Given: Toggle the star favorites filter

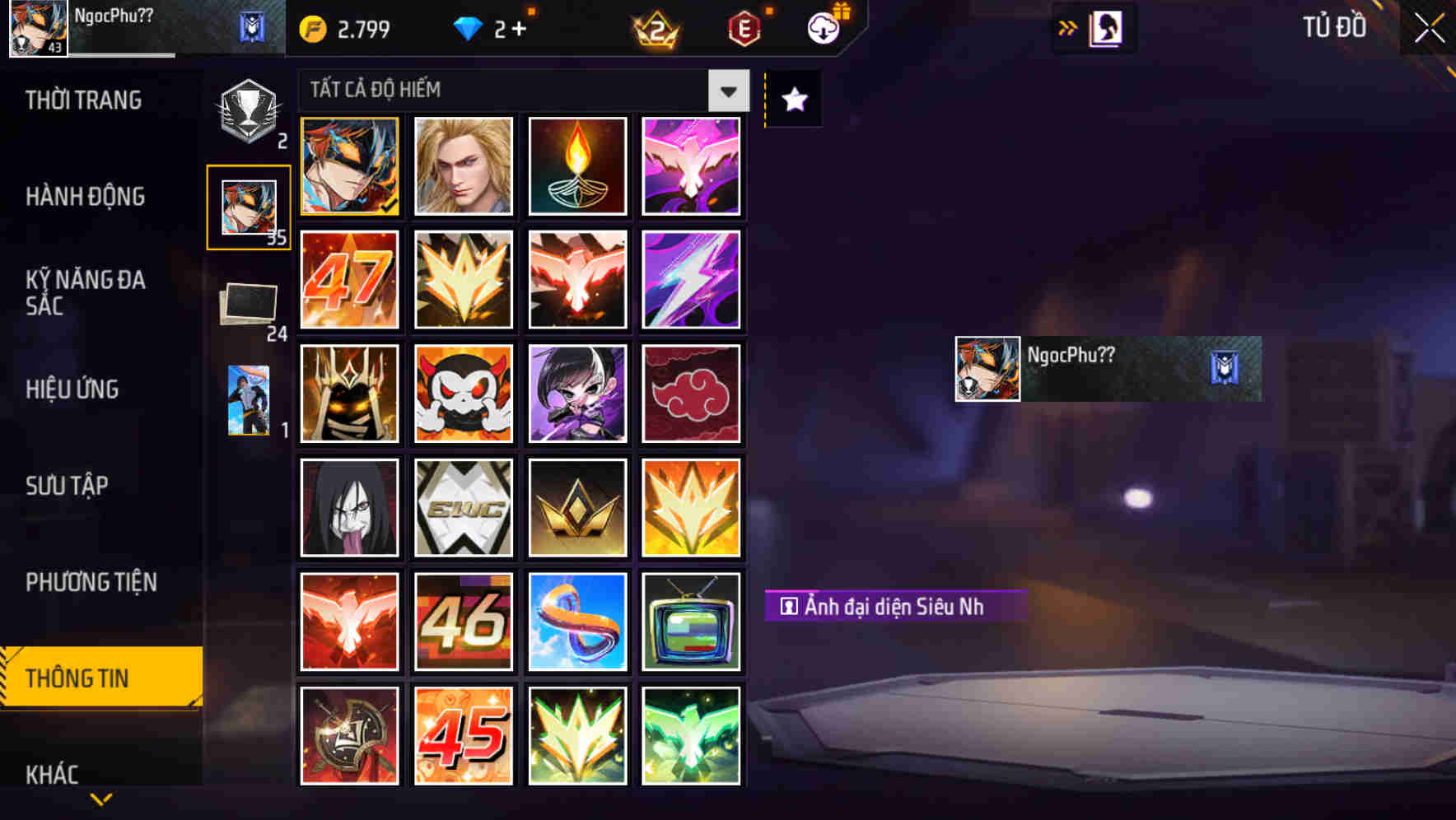Looking at the screenshot, I should click(x=792, y=99).
